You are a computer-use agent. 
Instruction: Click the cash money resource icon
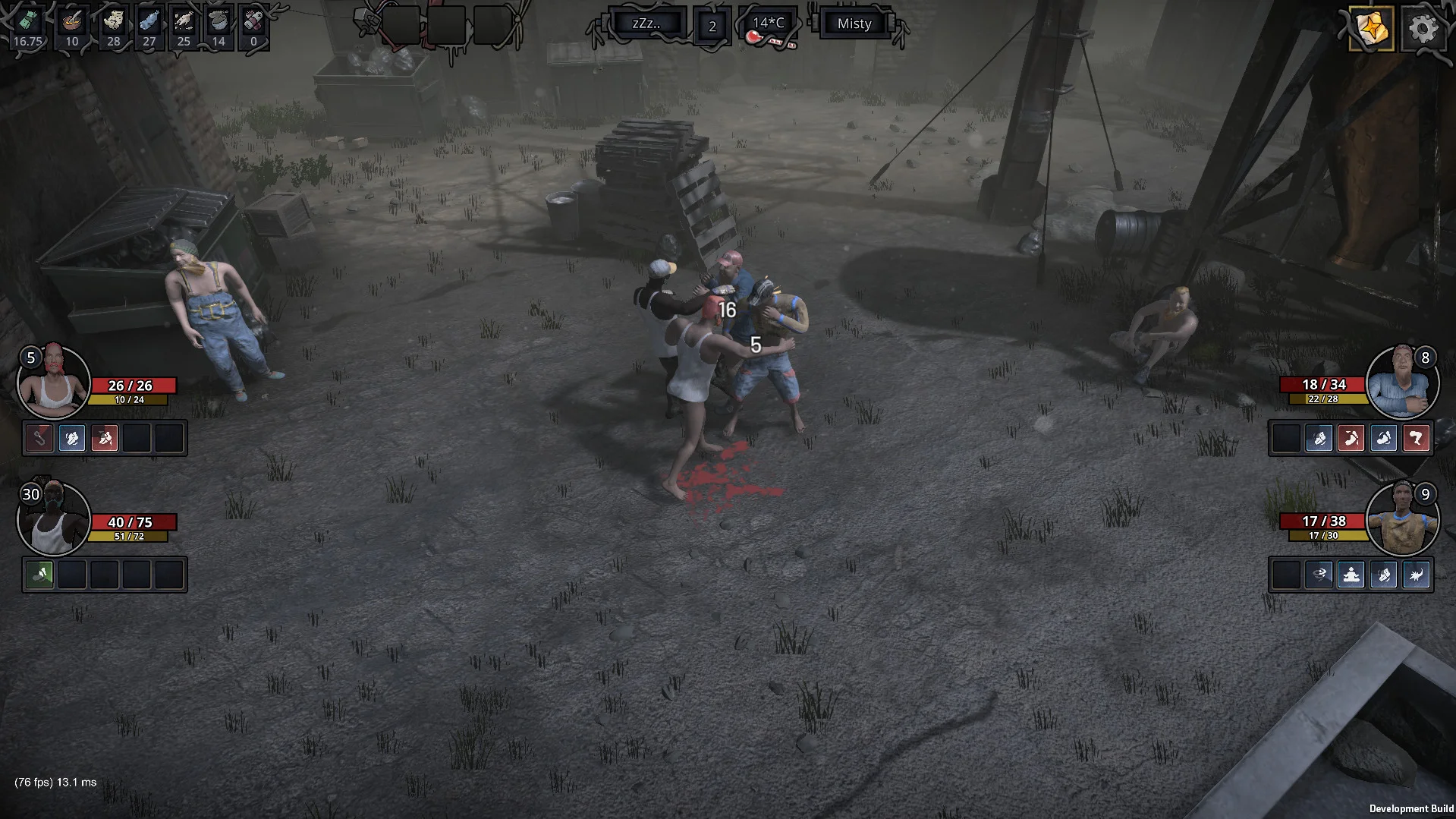click(27, 21)
